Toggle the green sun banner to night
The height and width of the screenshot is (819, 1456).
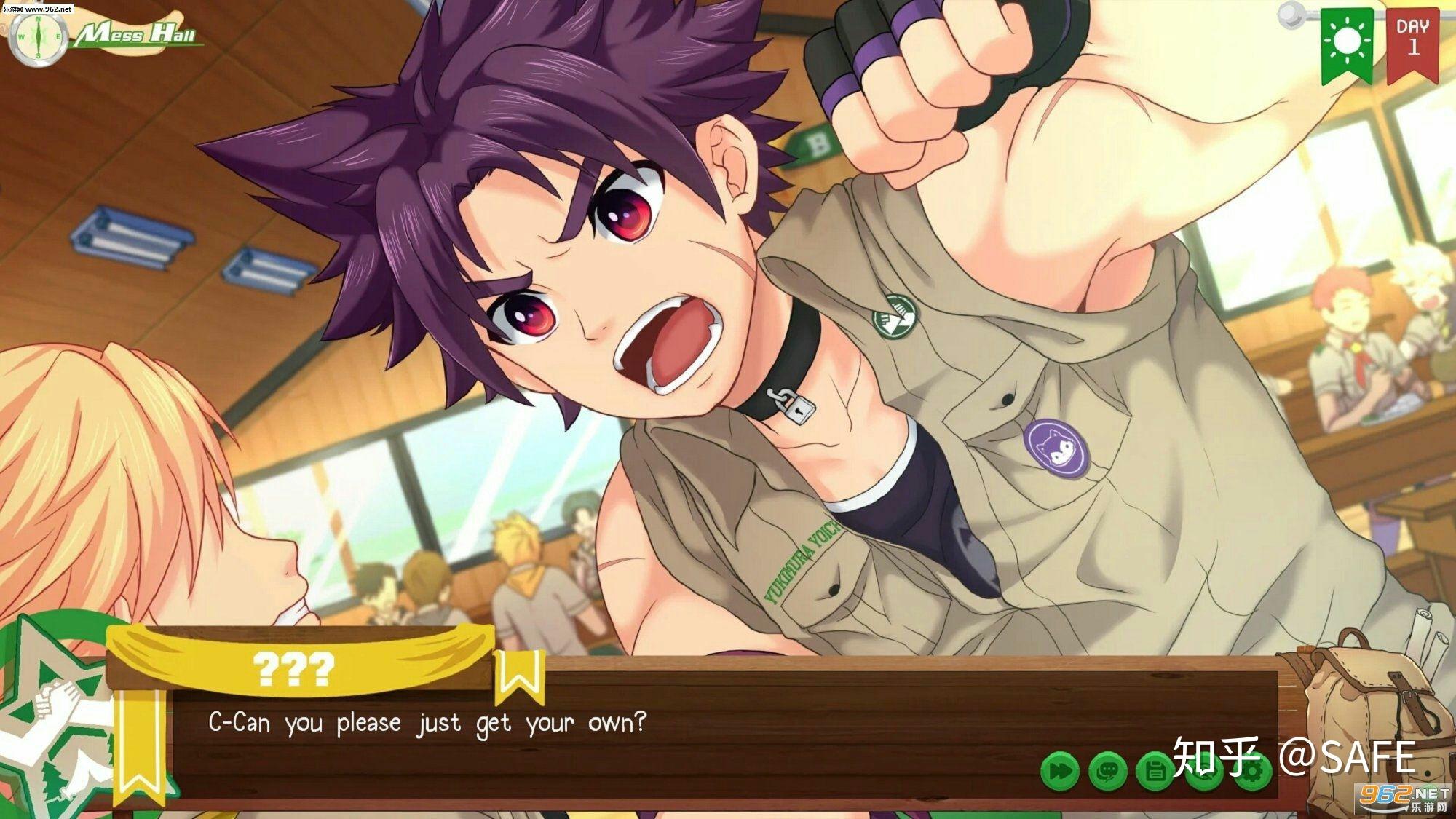click(x=1348, y=40)
